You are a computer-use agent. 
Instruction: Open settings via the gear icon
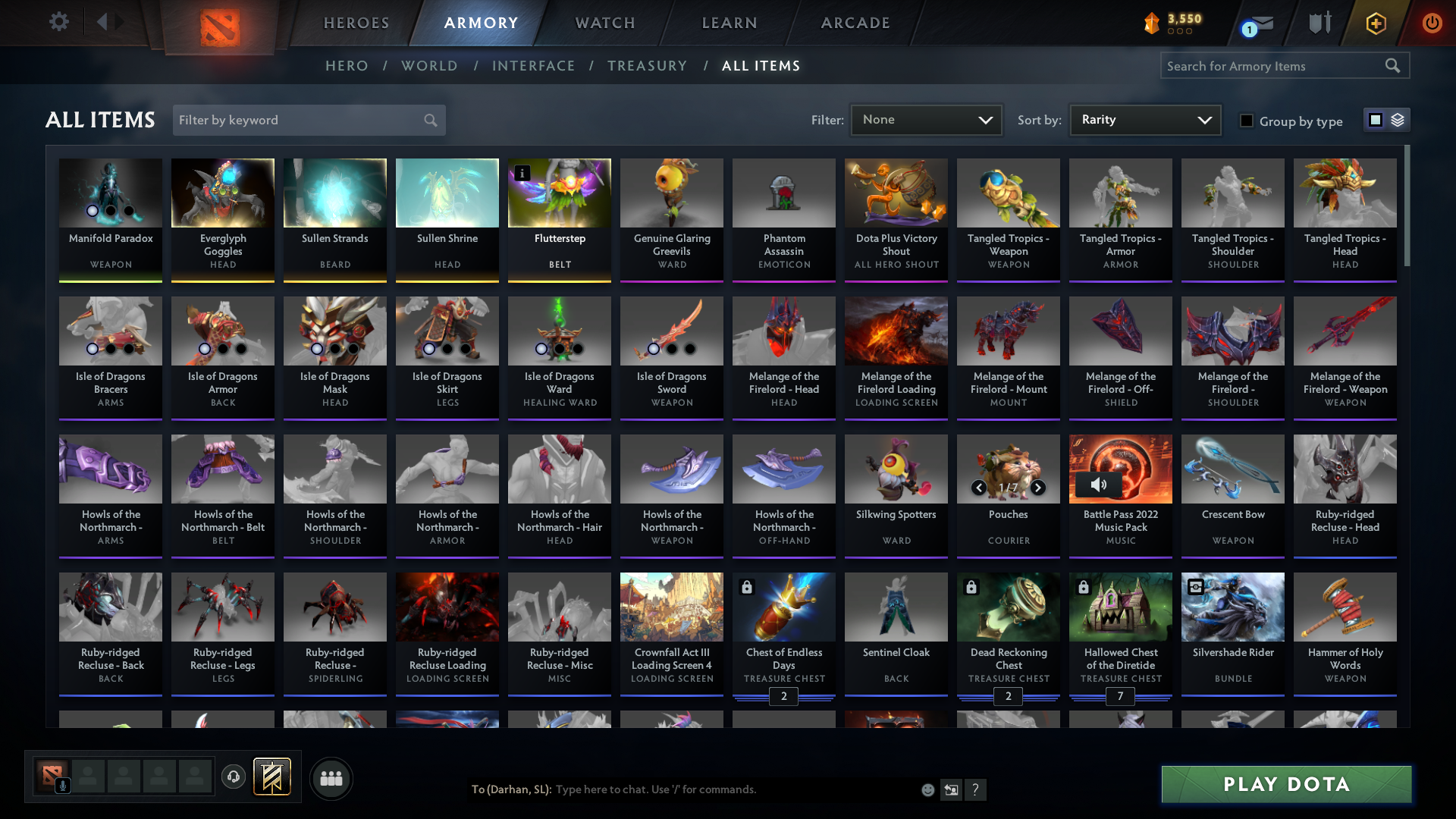[x=59, y=23]
